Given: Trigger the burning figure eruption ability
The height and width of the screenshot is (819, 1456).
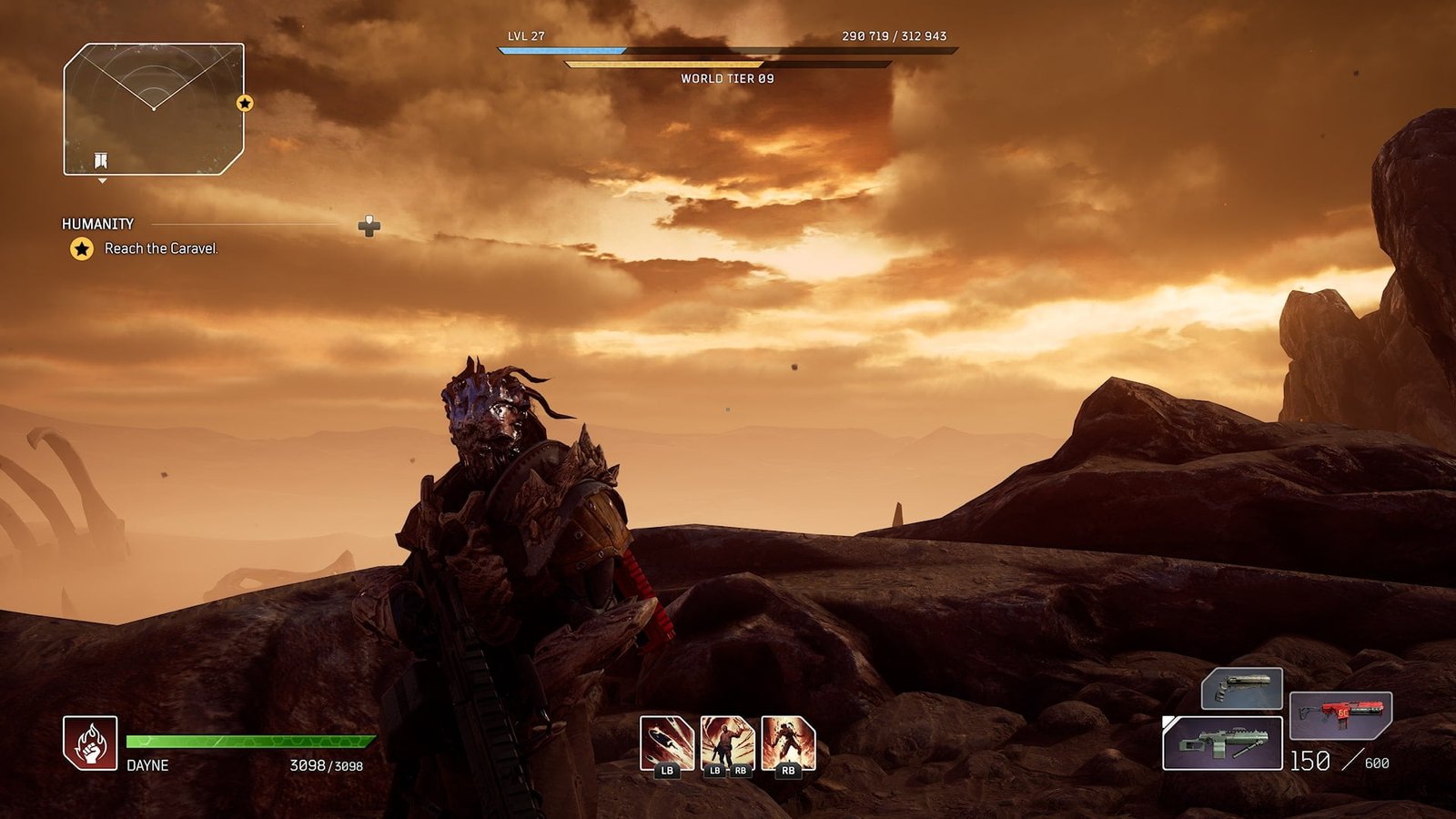Looking at the screenshot, I should pyautogui.click(x=788, y=743).
